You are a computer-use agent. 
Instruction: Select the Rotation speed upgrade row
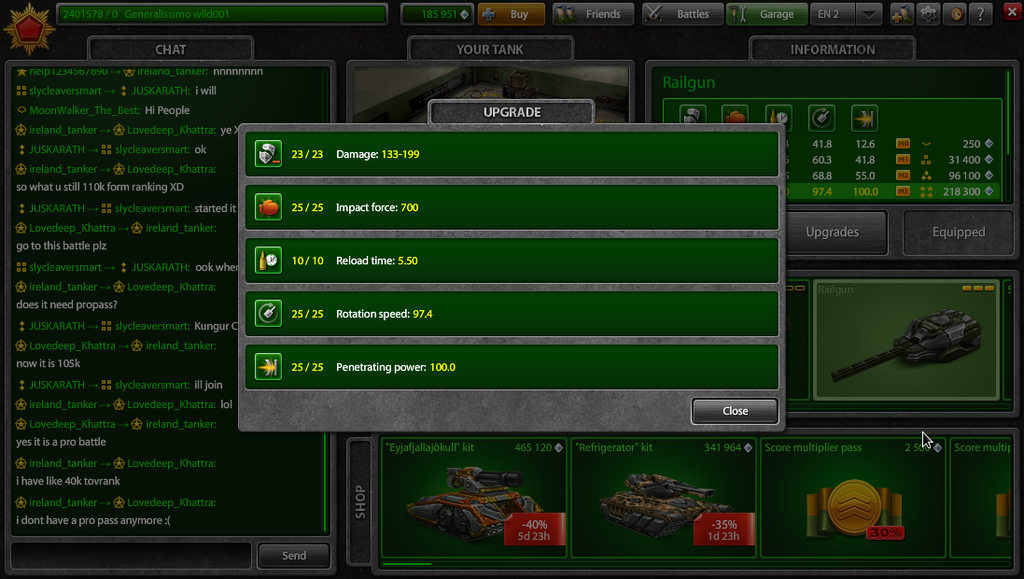(511, 314)
